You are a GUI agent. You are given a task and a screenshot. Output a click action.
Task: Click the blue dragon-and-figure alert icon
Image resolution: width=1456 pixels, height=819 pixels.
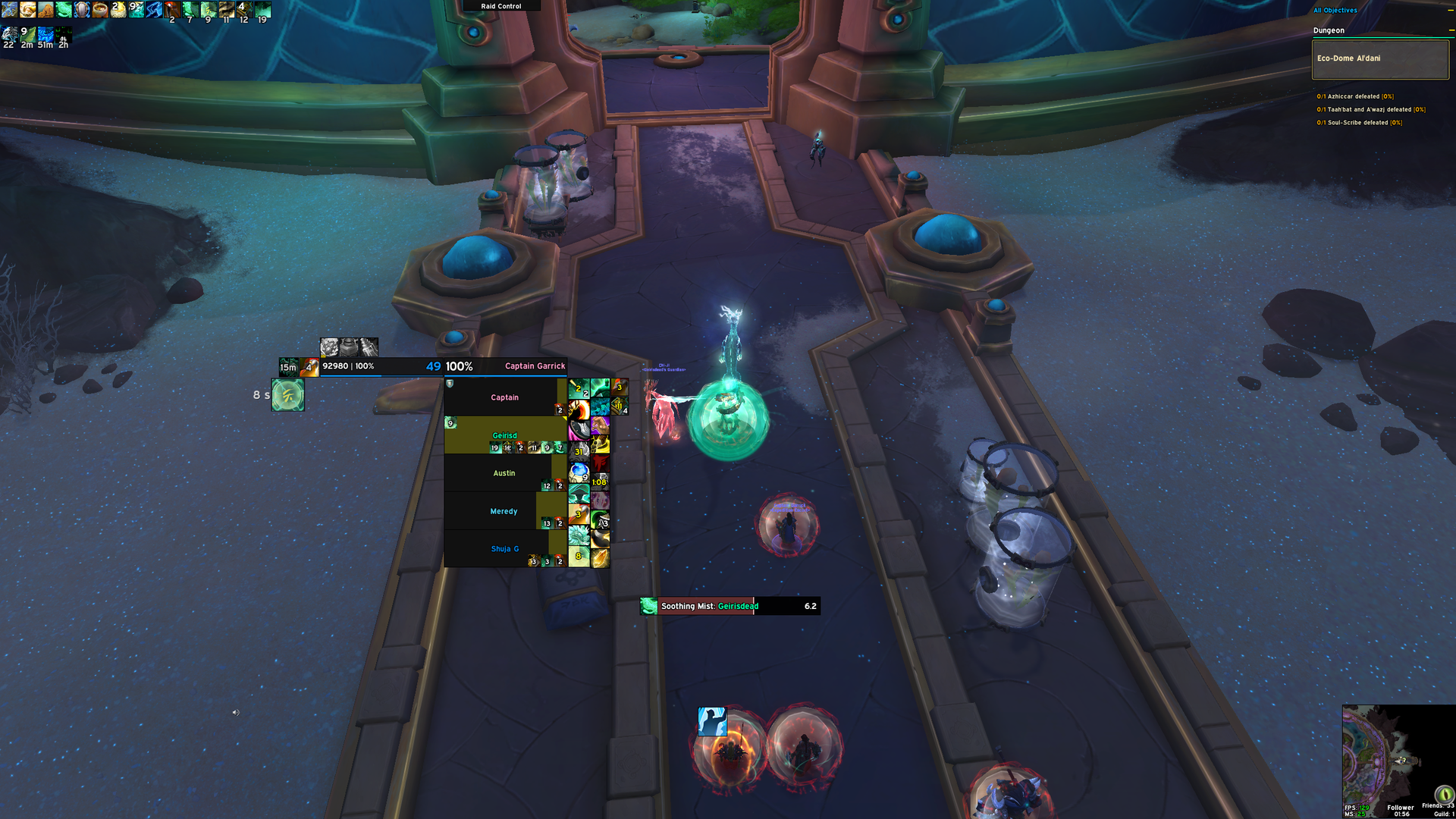[712, 722]
